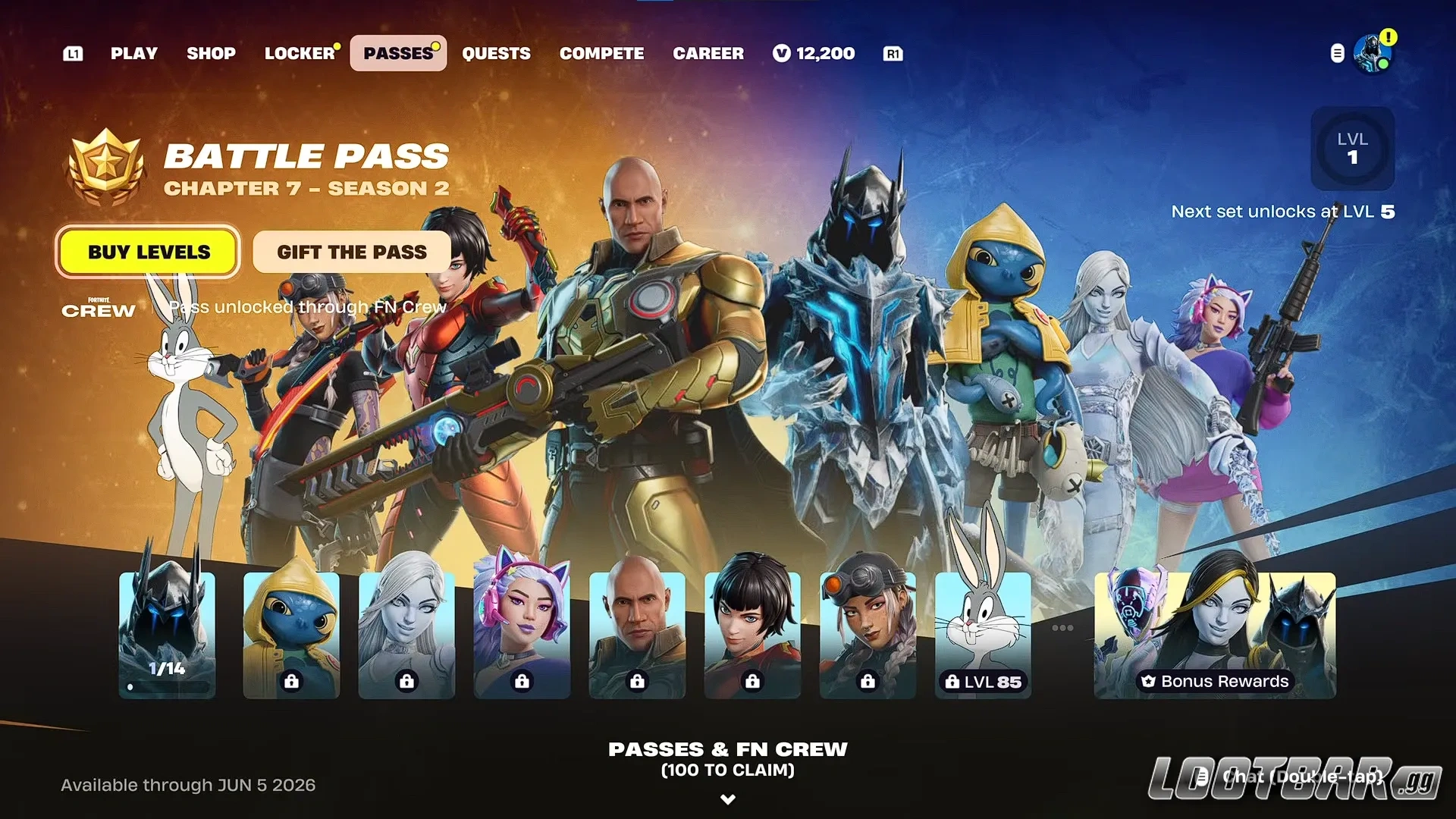Click the lock on the yellow-hood Smurf reward
1456x819 pixels.
(292, 682)
